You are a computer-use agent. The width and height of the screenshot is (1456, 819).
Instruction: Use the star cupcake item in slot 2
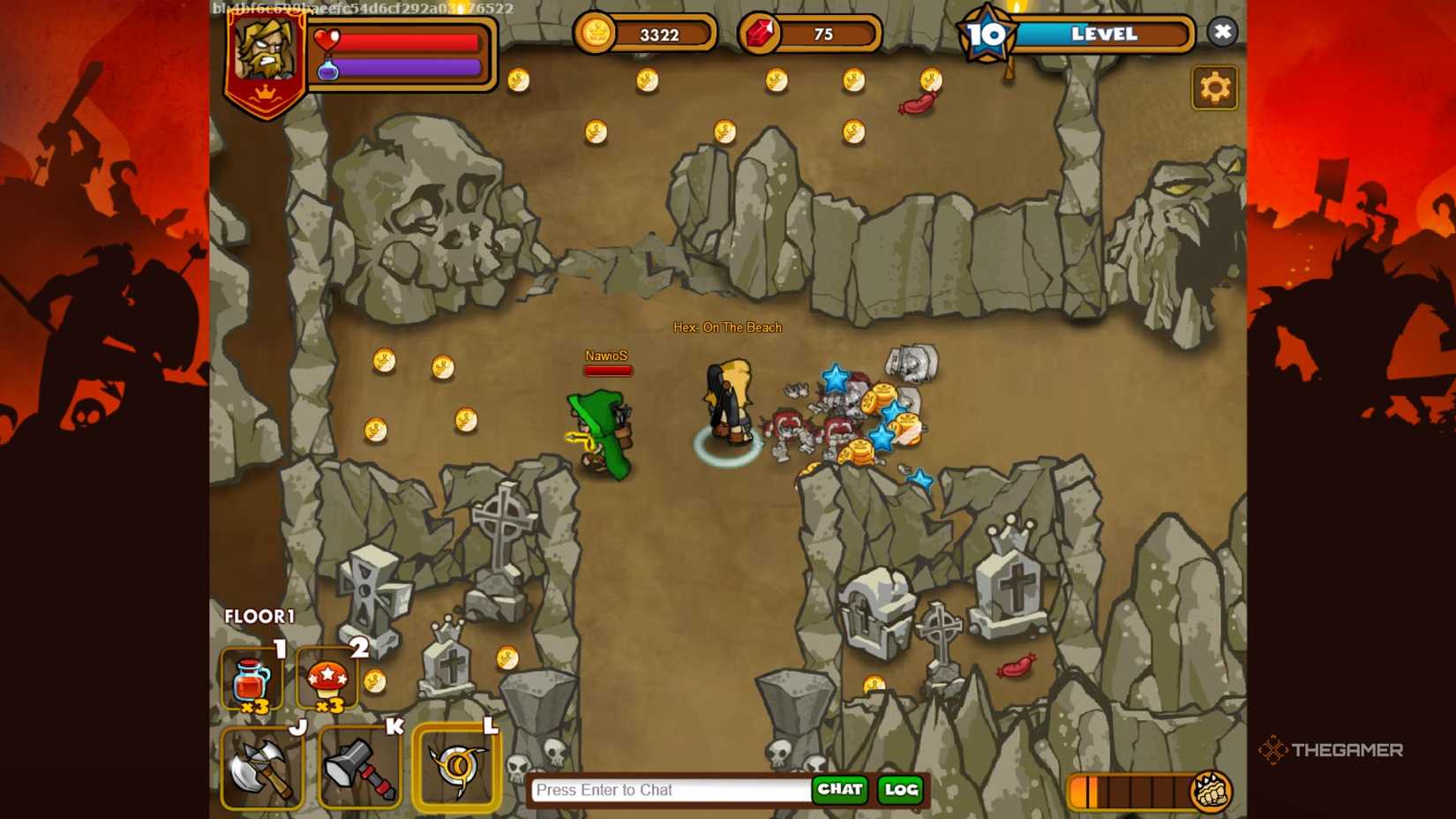328,678
